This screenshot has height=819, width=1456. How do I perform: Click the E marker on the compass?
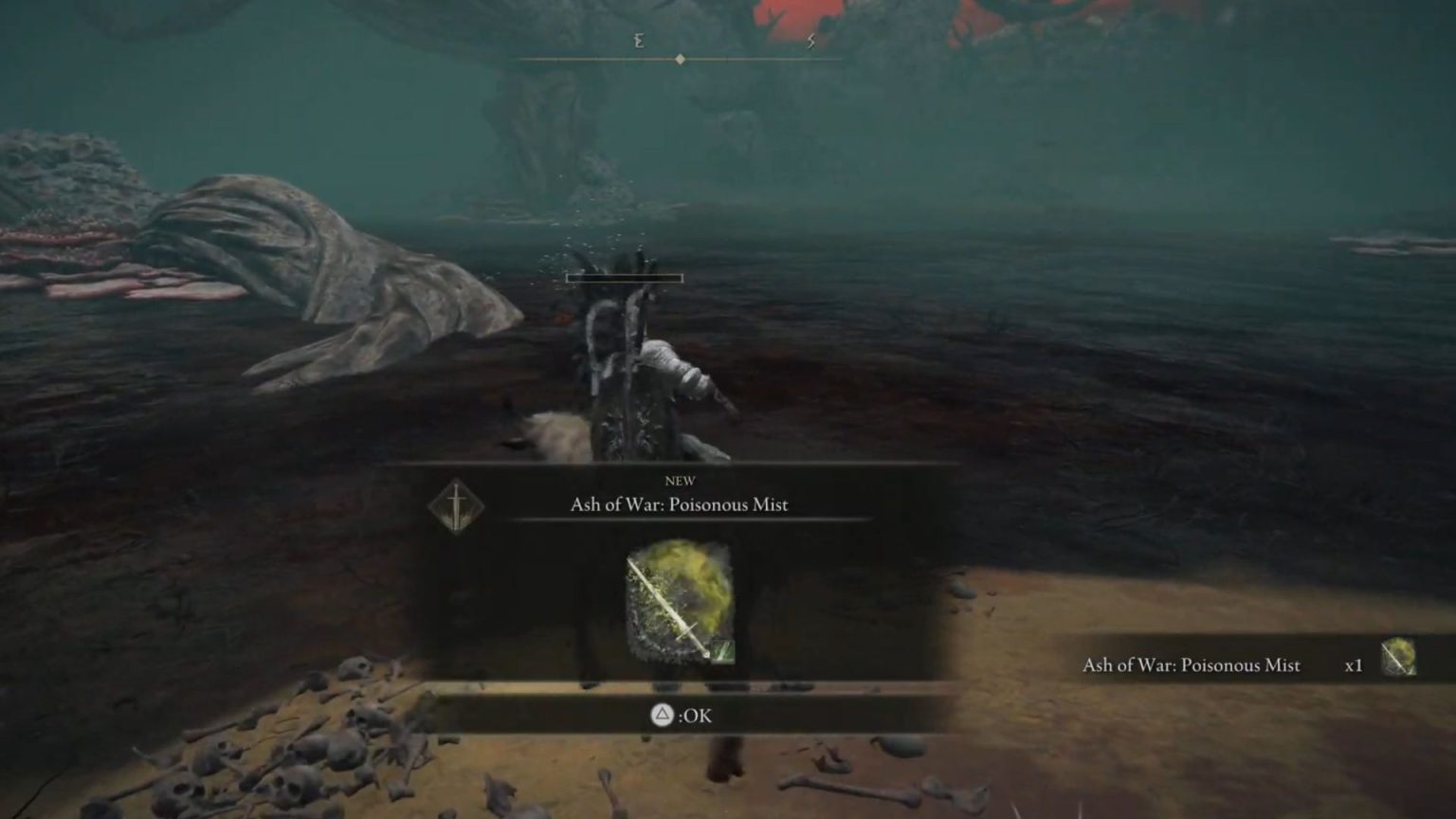(639, 41)
